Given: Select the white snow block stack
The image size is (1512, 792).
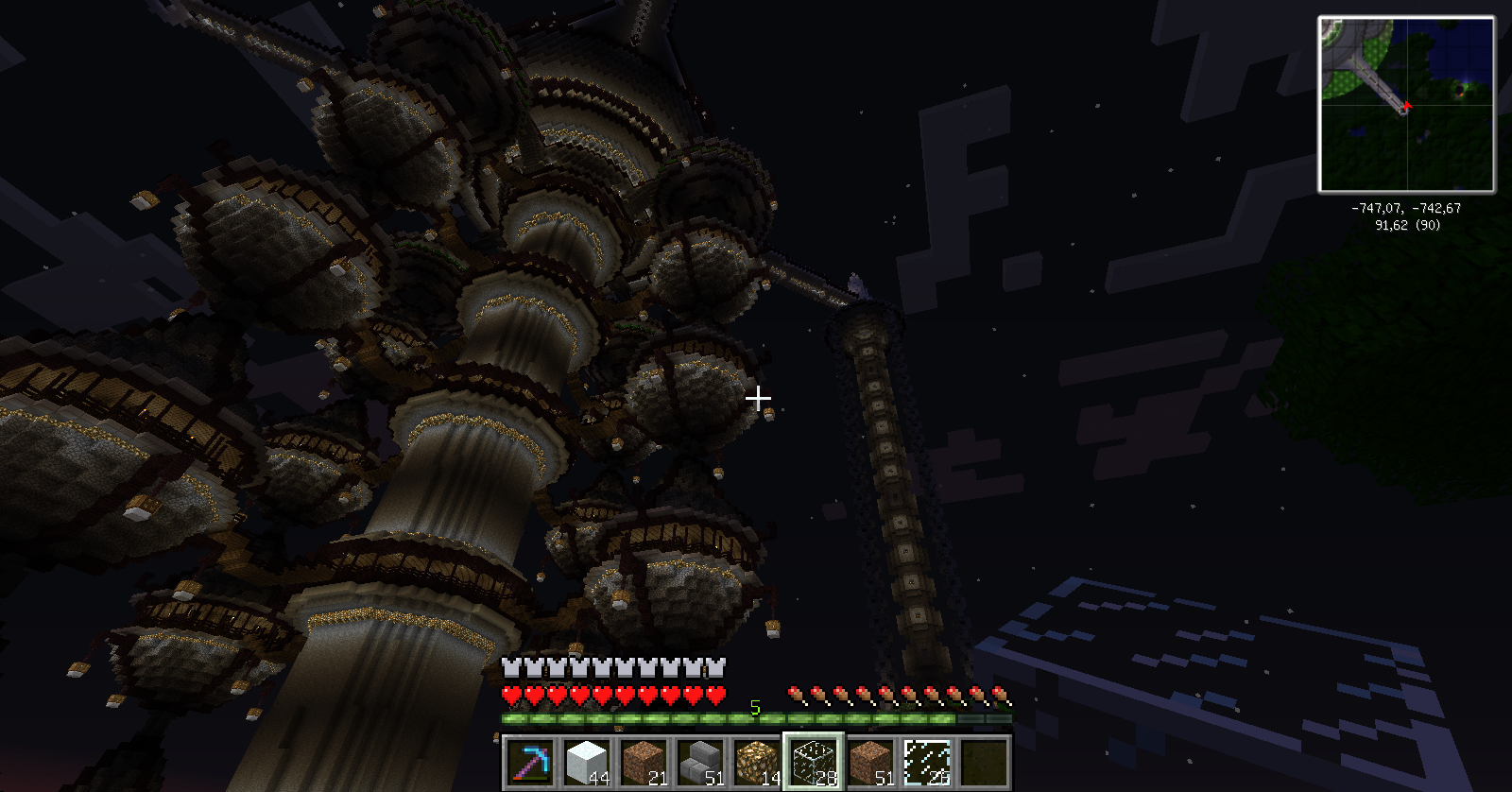Looking at the screenshot, I should [585, 762].
